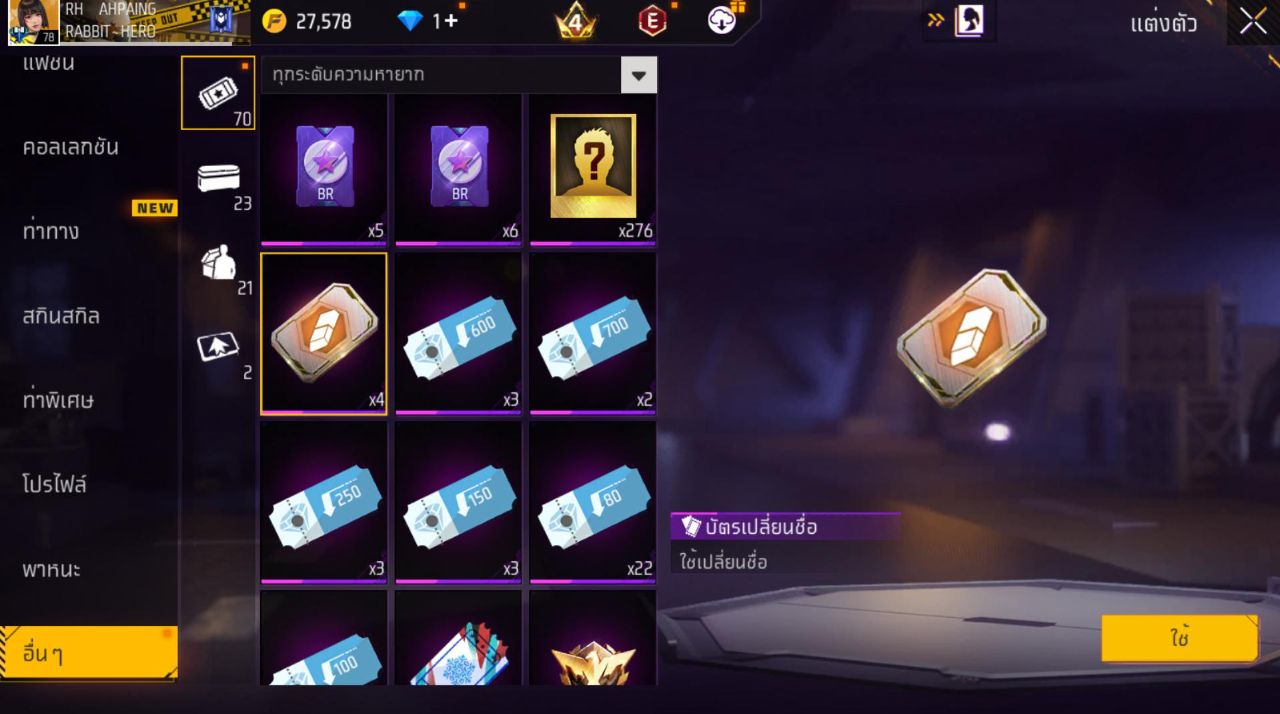Select the 700 discount ticket slot
Image resolution: width=1280 pixels, height=714 pixels.
593,333
